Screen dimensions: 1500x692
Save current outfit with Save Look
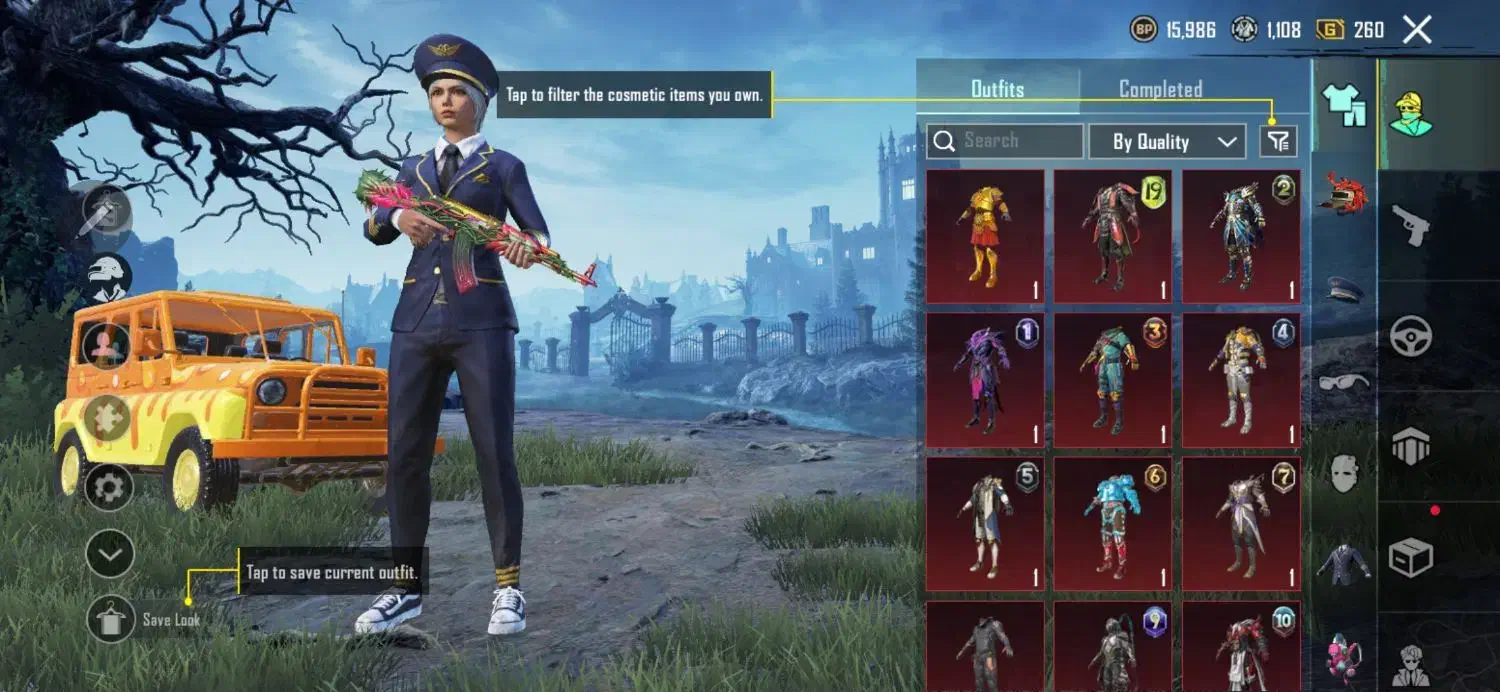[110, 620]
